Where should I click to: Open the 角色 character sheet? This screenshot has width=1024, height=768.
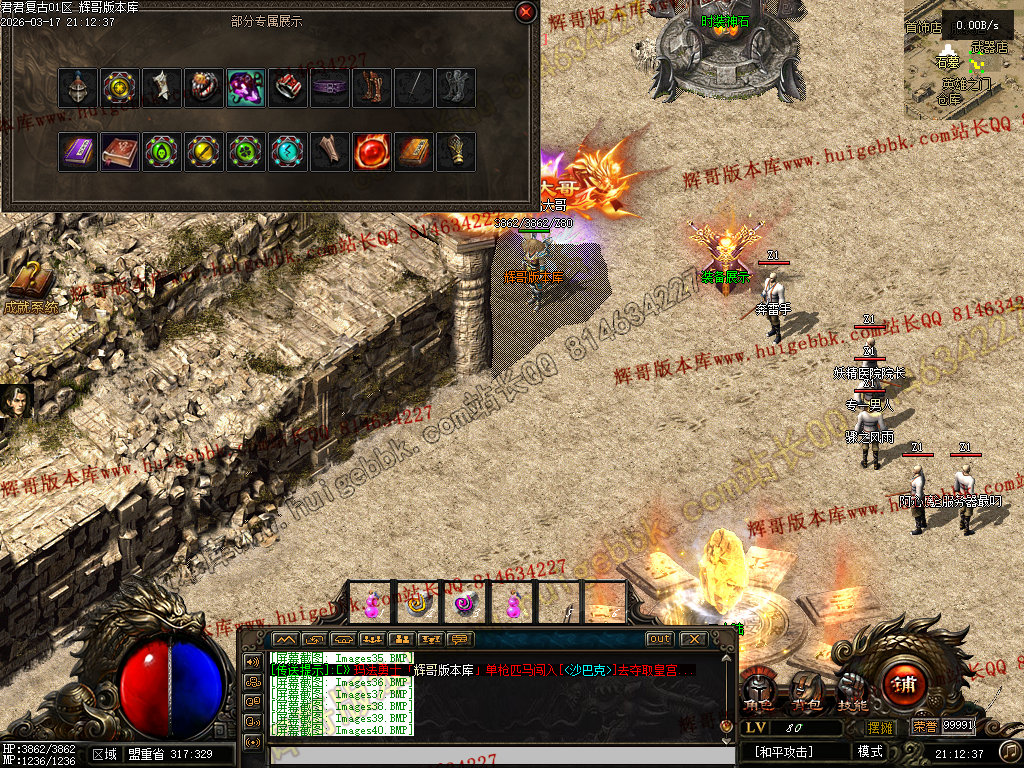click(758, 692)
